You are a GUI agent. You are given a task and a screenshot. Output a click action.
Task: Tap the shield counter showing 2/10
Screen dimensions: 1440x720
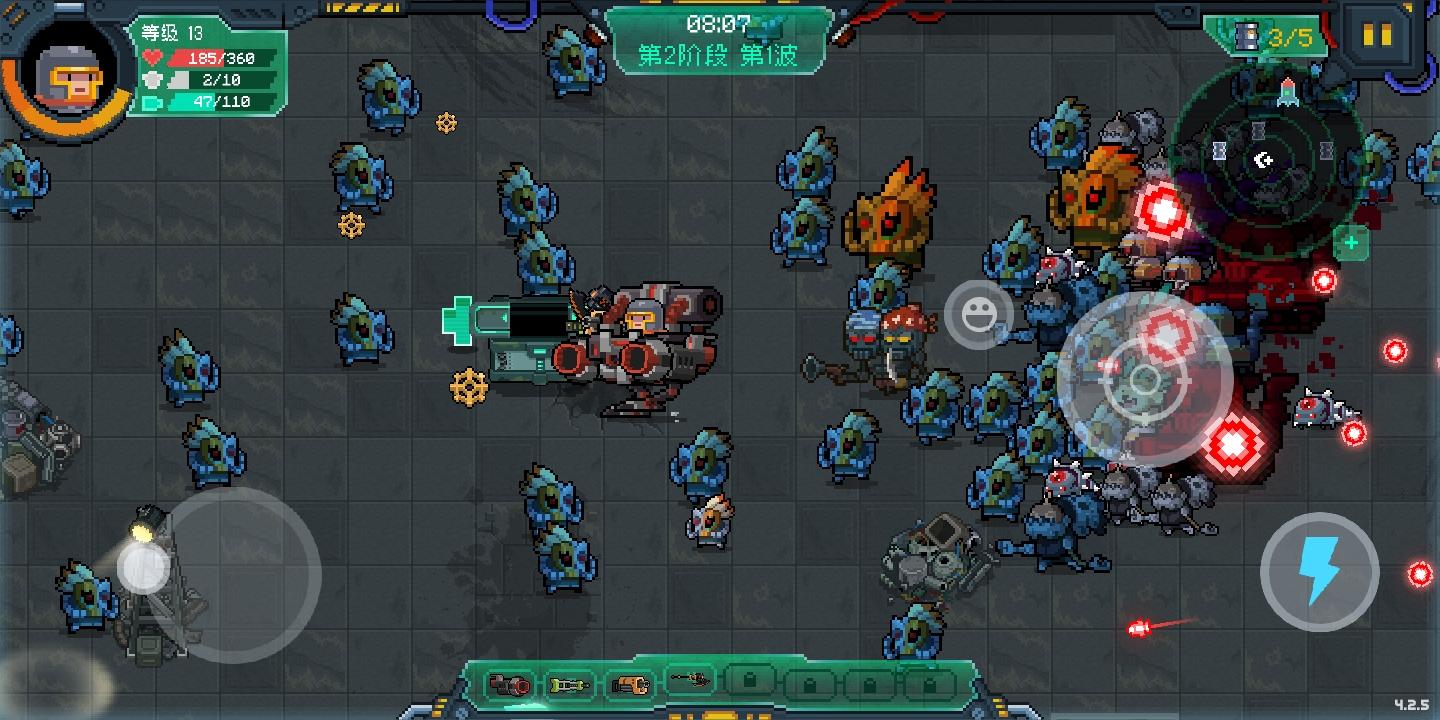[207, 81]
